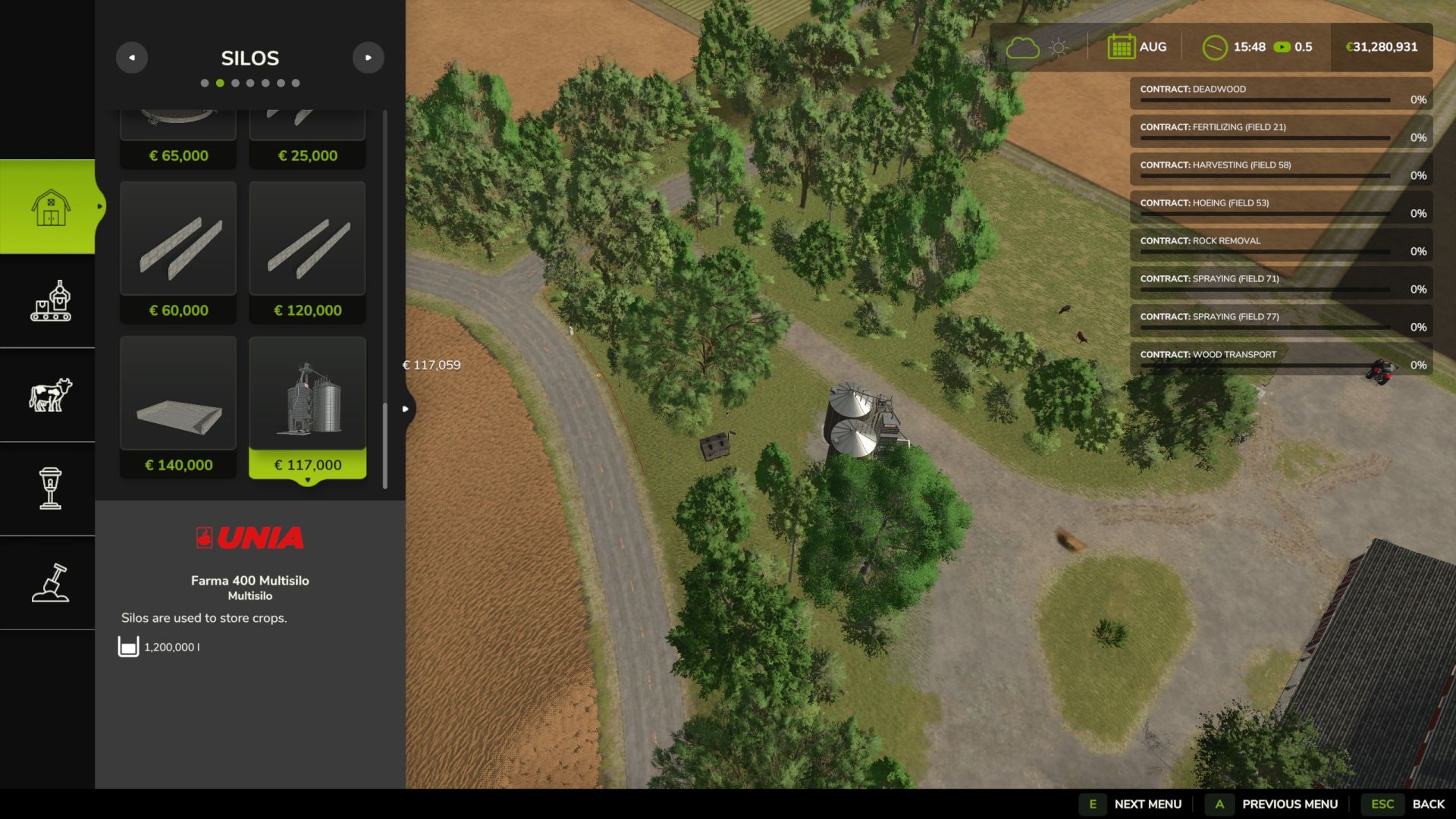Image resolution: width=1456 pixels, height=819 pixels.
Task: Choose the €140,000 bunker silo
Action: click(178, 407)
